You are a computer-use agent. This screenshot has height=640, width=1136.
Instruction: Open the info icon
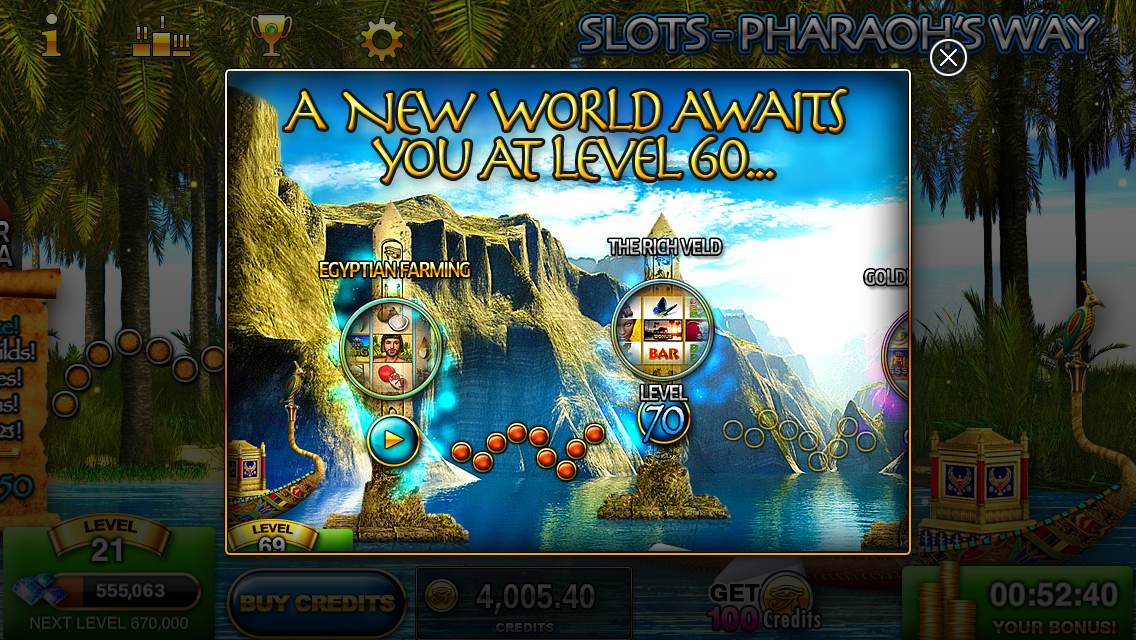click(51, 37)
